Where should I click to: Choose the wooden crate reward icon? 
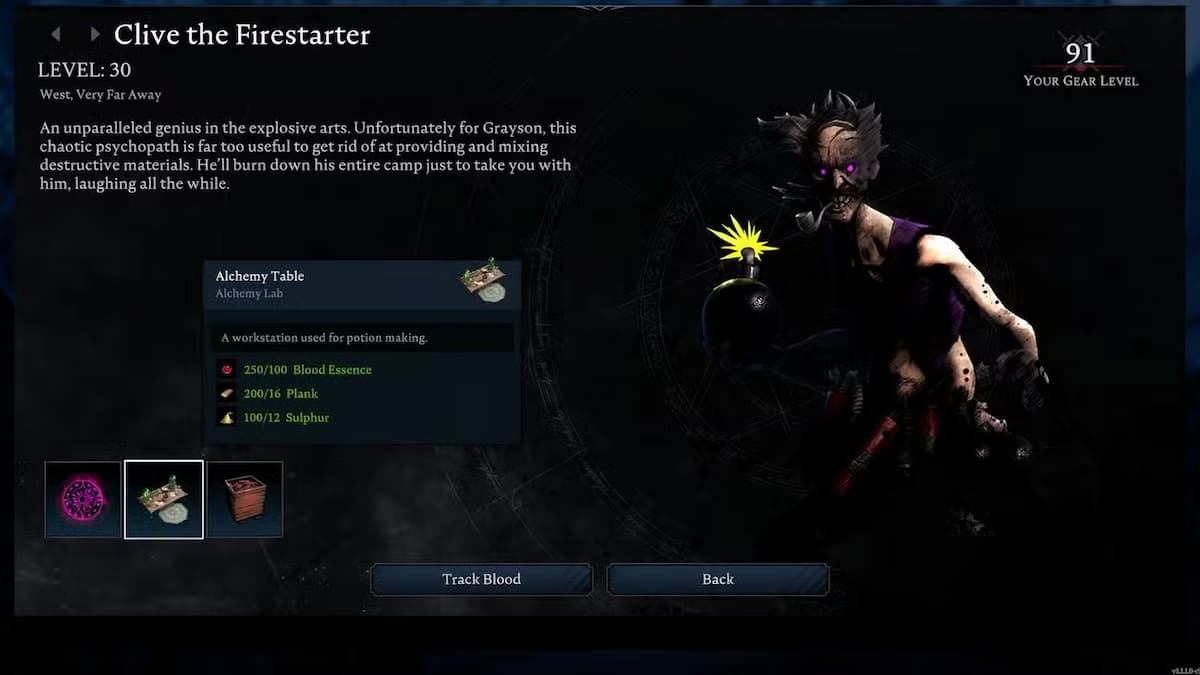pyautogui.click(x=245, y=499)
